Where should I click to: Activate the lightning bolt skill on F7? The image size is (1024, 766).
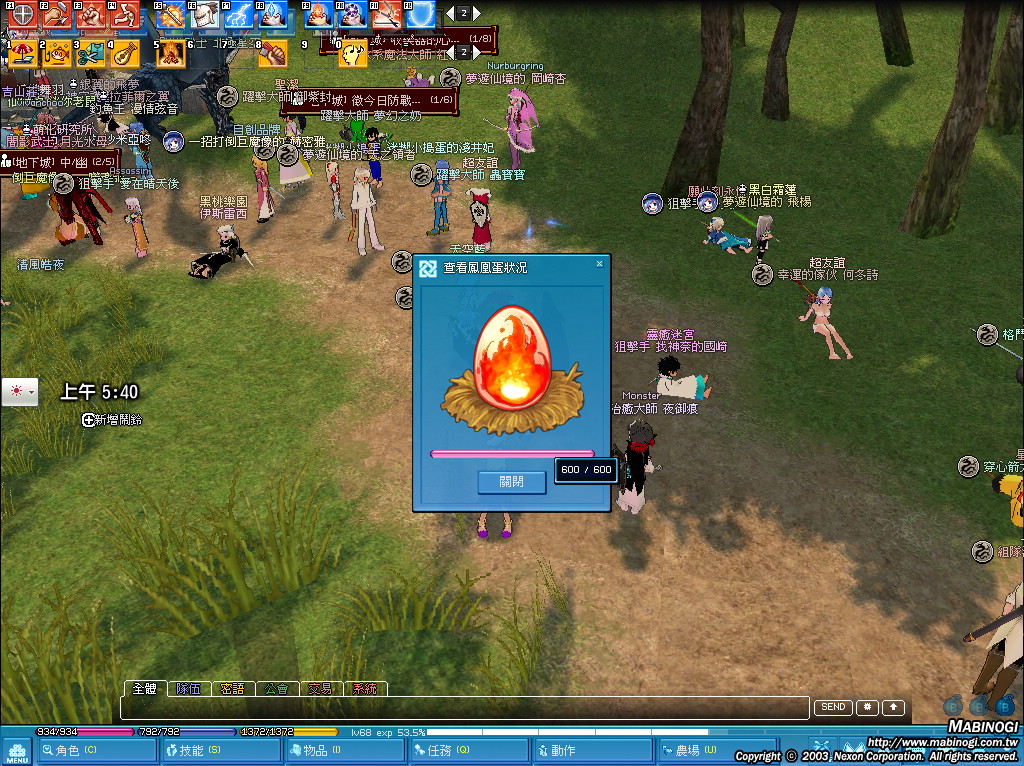[239, 14]
